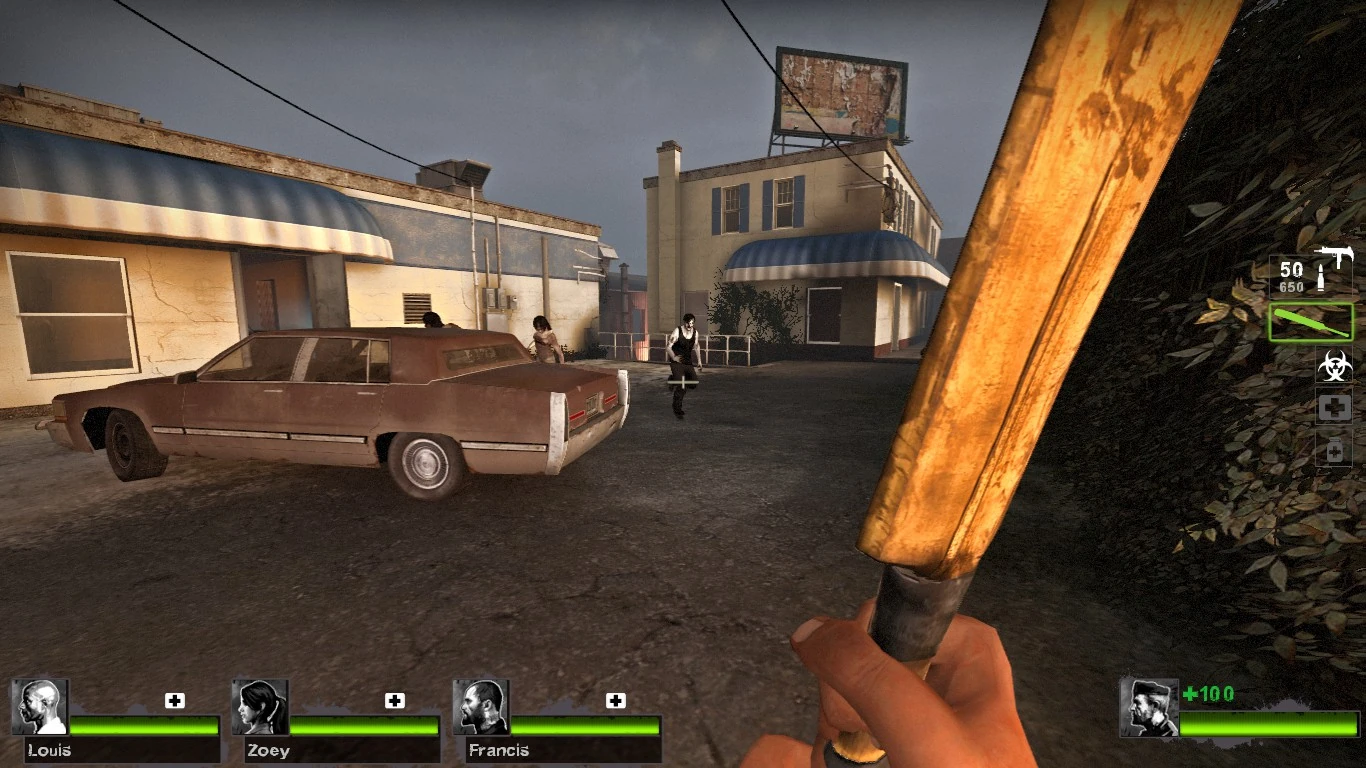Click the empty first aid kit slot
Screen dimensions: 1366x768
tap(1333, 405)
